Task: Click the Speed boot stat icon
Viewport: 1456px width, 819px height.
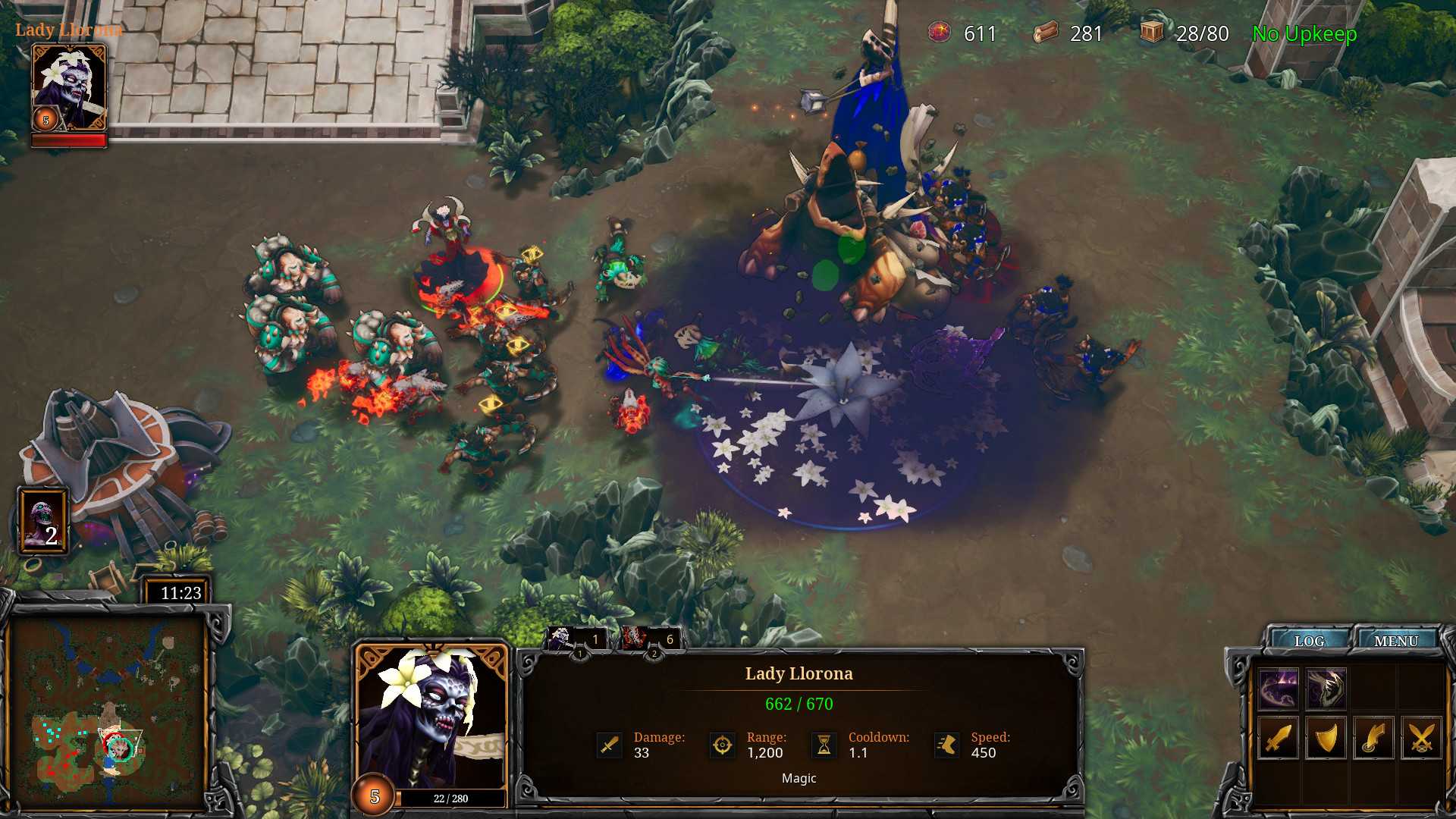Action: 947,745
